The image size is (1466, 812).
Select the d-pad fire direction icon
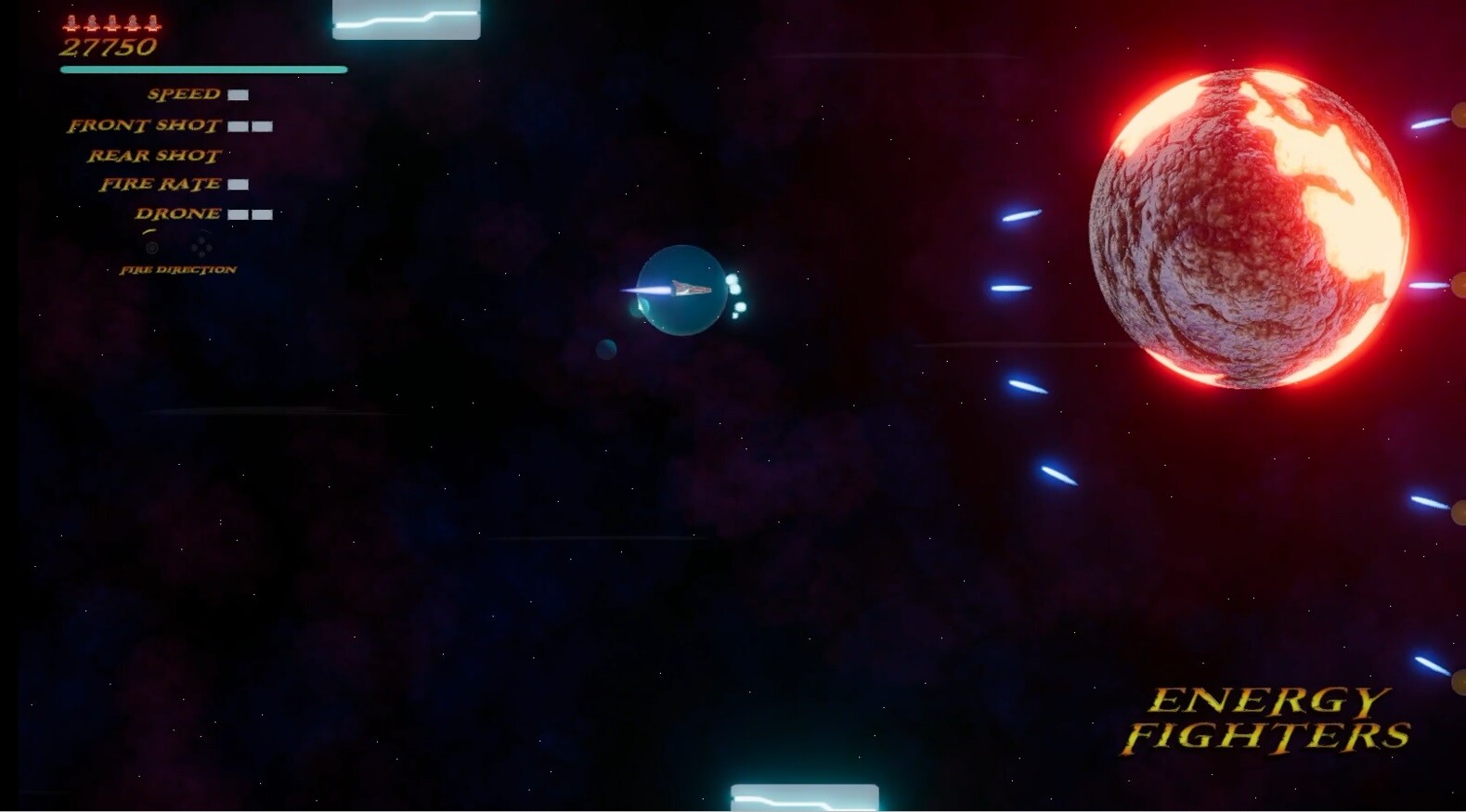coord(201,248)
